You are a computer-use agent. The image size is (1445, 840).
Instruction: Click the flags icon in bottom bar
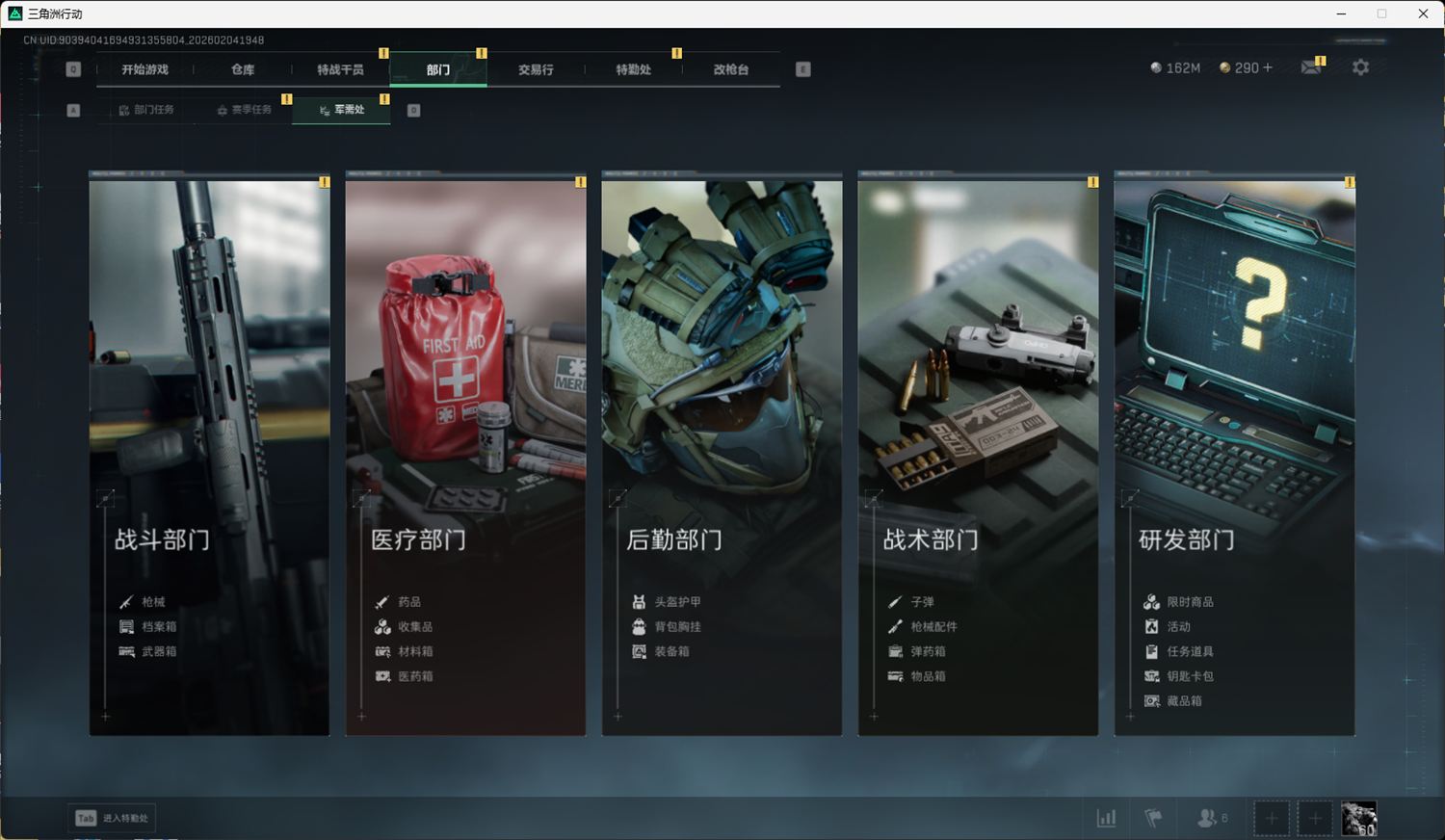click(1153, 818)
